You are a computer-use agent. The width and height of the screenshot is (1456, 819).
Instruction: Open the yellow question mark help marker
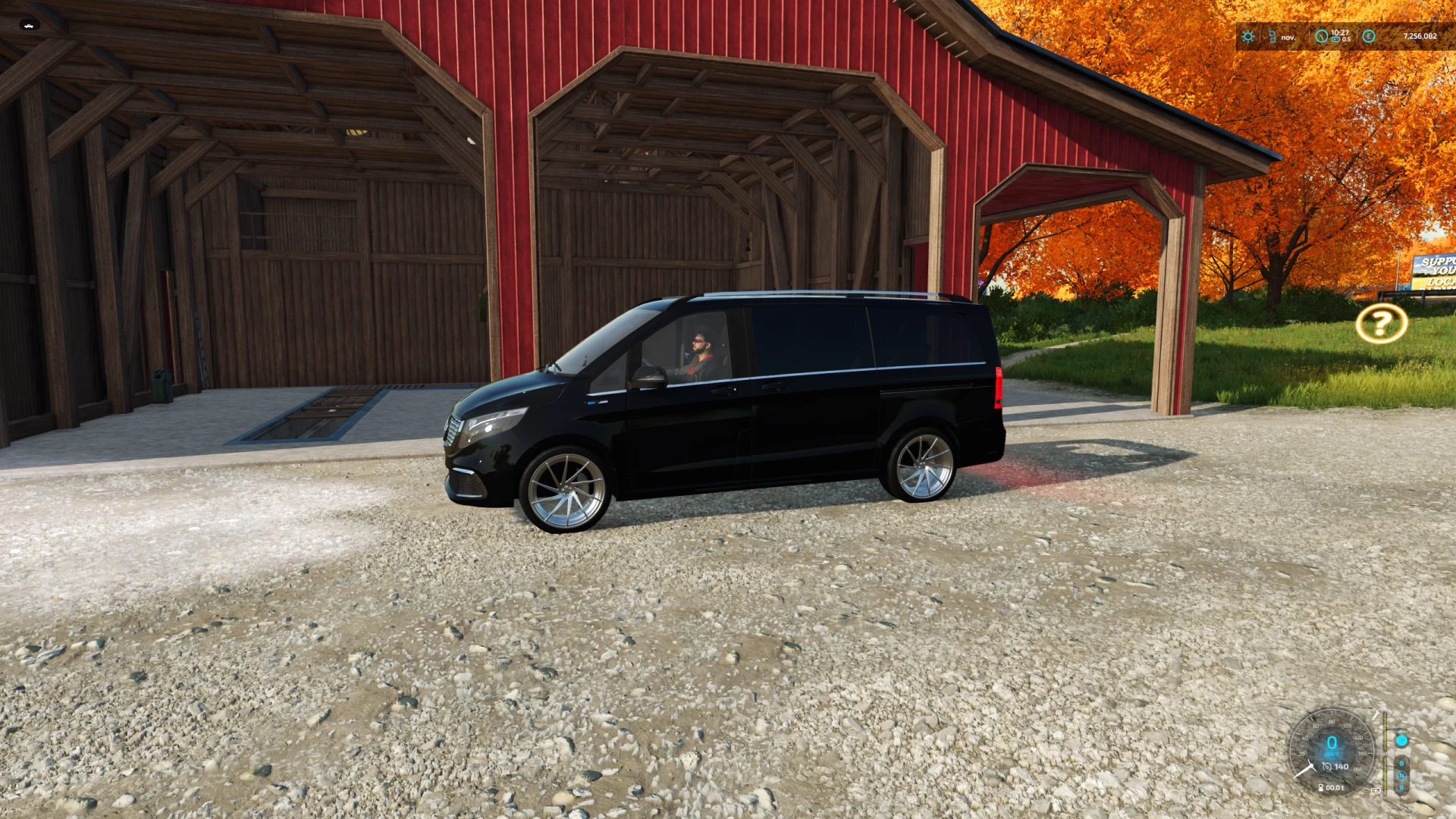click(x=1382, y=325)
